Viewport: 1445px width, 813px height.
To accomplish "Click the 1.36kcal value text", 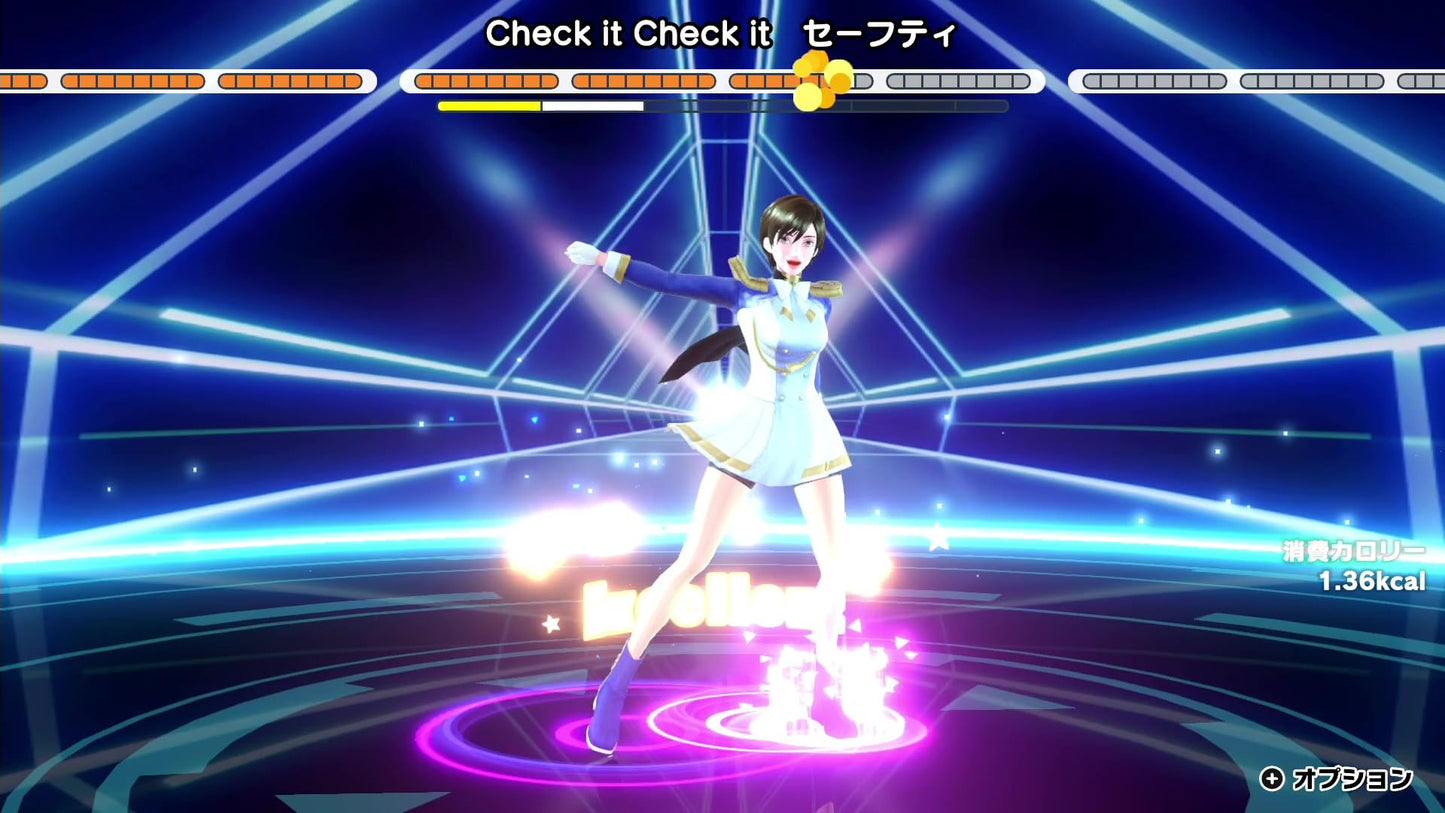I will coord(1370,578).
